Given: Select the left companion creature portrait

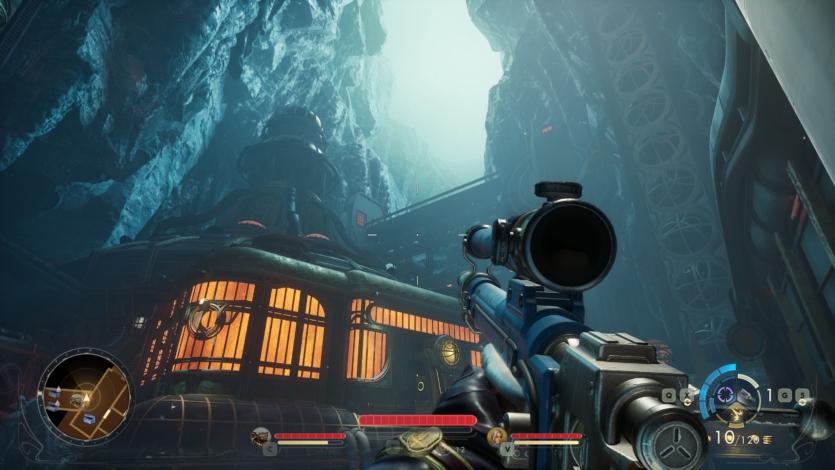Looking at the screenshot, I should click(x=261, y=435).
